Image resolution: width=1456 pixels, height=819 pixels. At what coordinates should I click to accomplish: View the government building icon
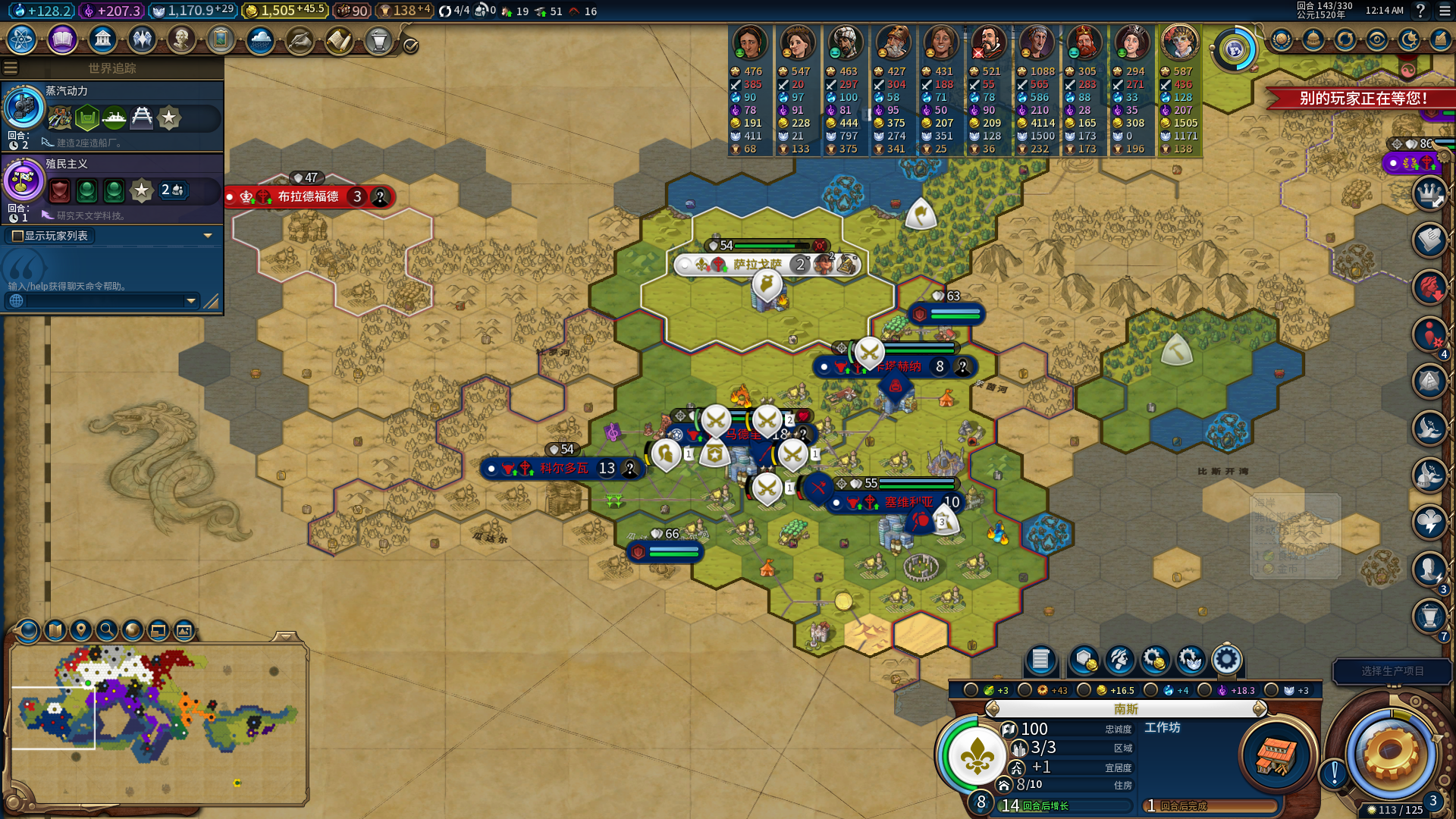pyautogui.click(x=102, y=39)
